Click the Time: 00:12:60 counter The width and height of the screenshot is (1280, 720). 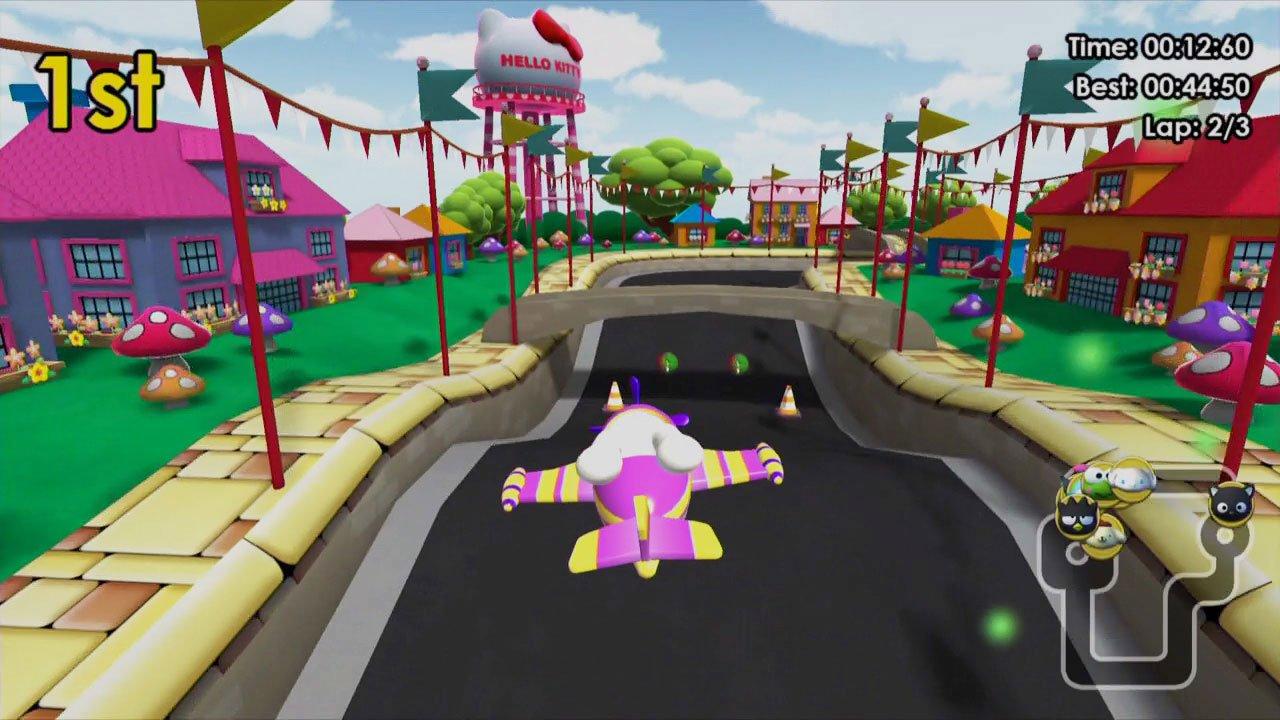pos(1160,47)
